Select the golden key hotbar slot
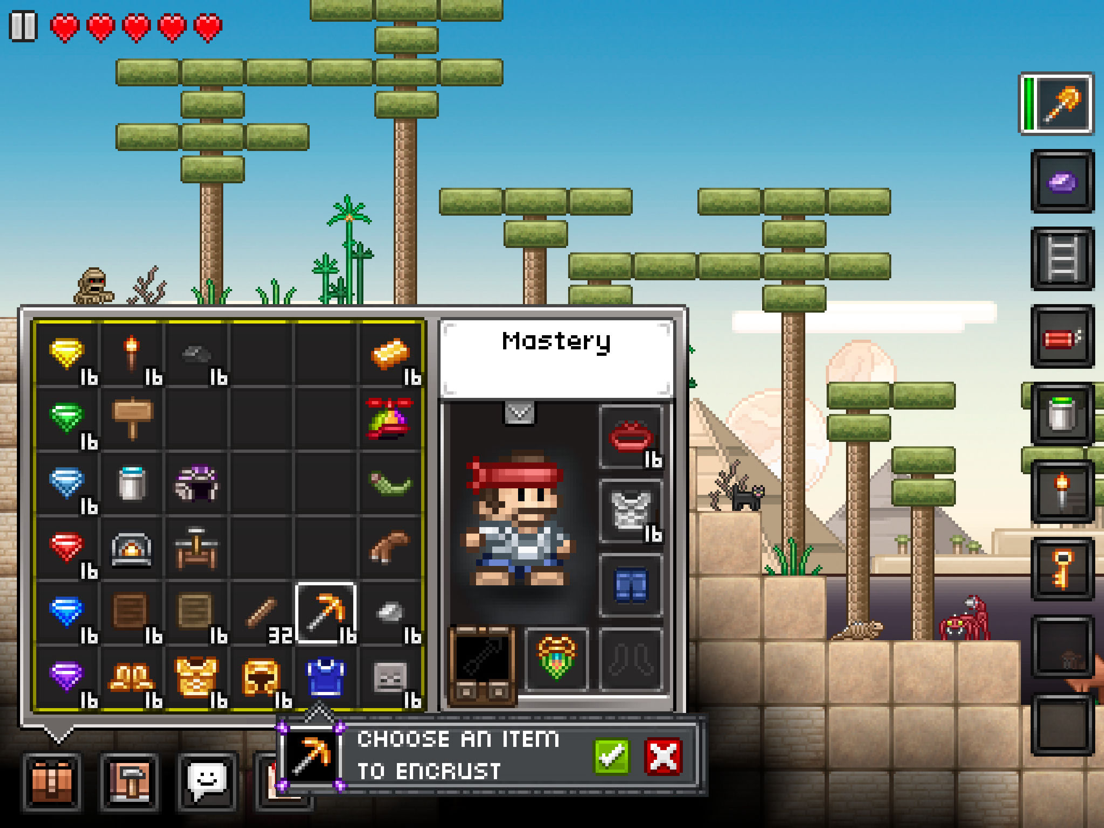This screenshot has height=828, width=1104. coord(1062,571)
